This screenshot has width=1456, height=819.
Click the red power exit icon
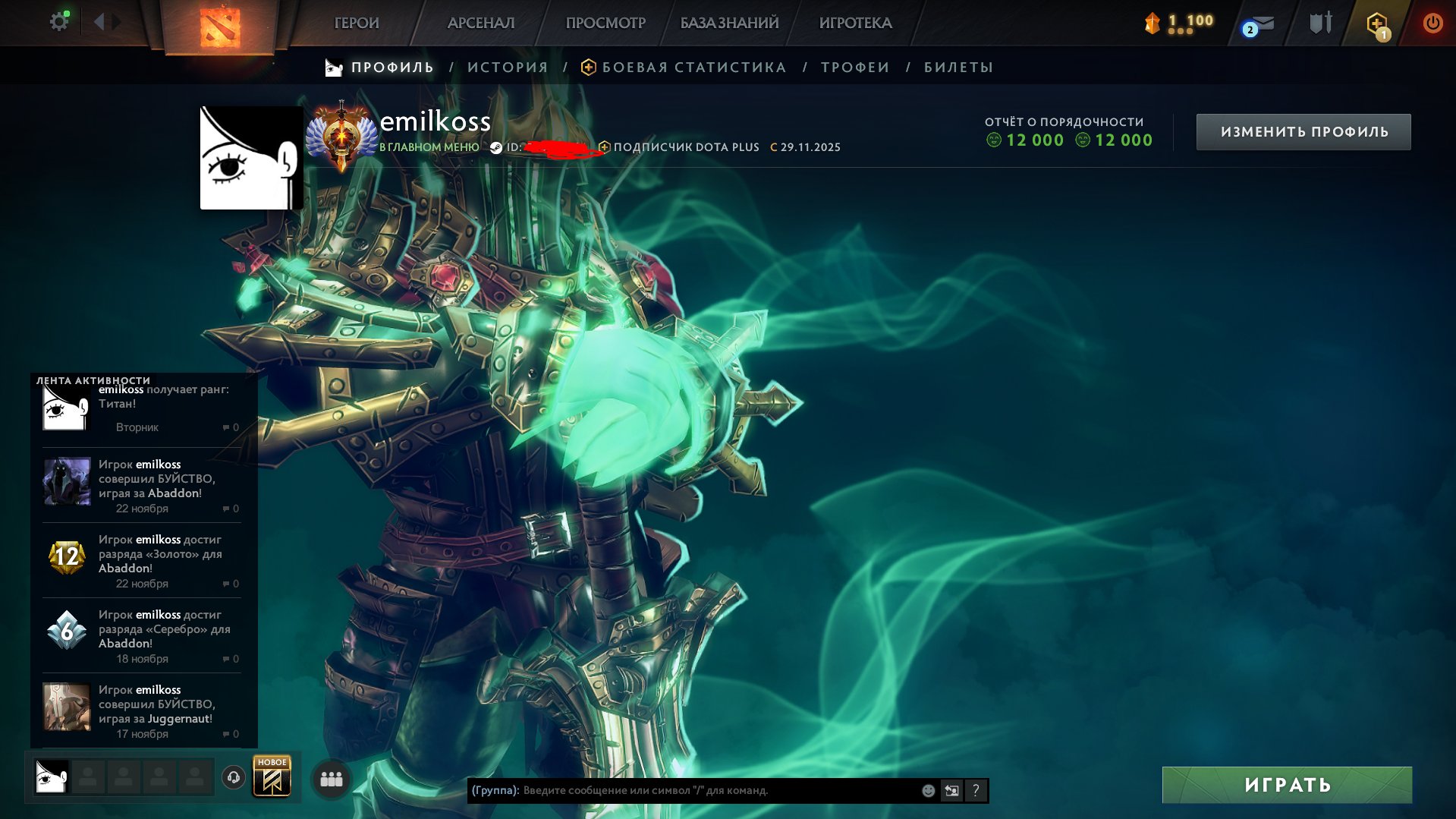1432,23
